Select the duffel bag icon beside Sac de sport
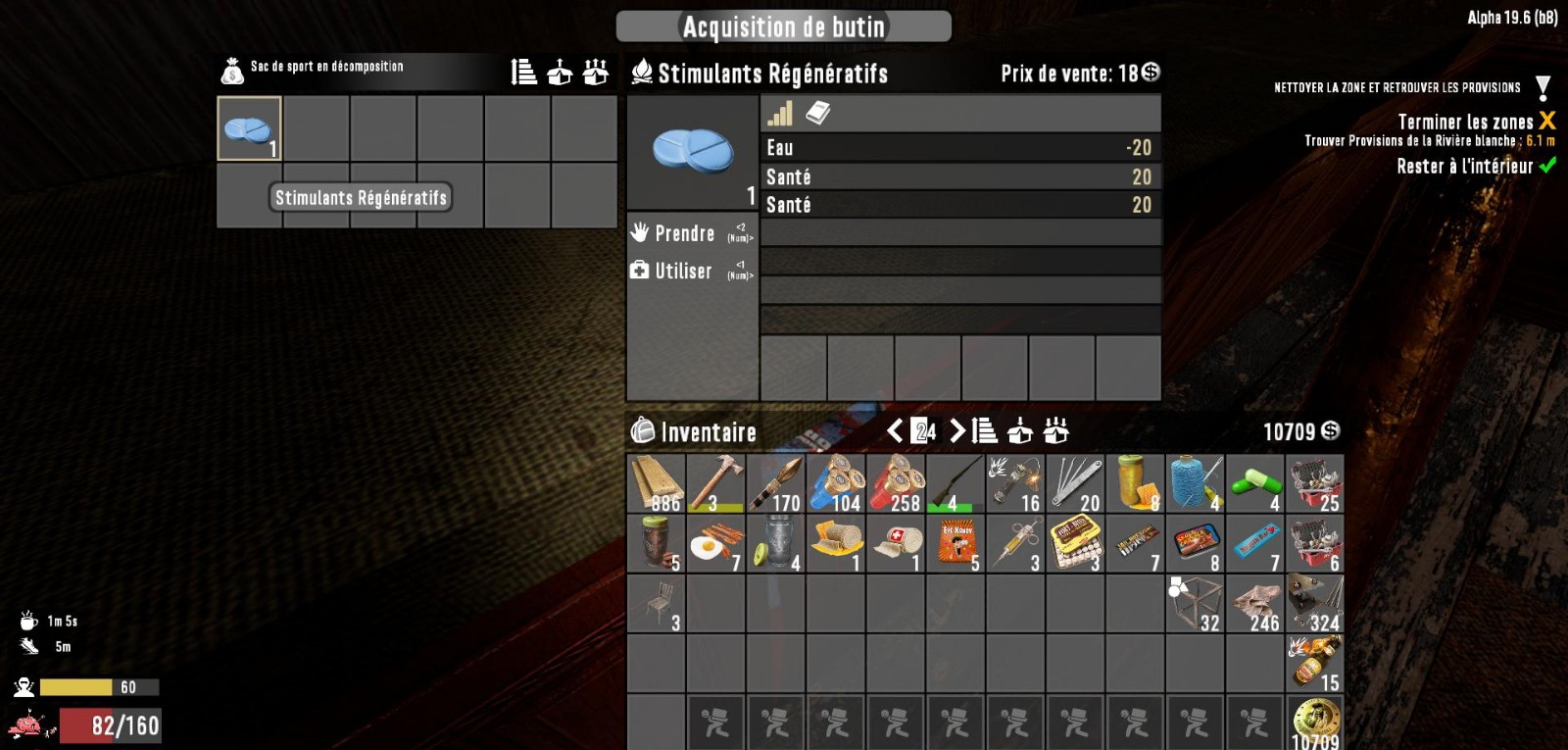The width and height of the screenshot is (1568, 750). tap(231, 67)
